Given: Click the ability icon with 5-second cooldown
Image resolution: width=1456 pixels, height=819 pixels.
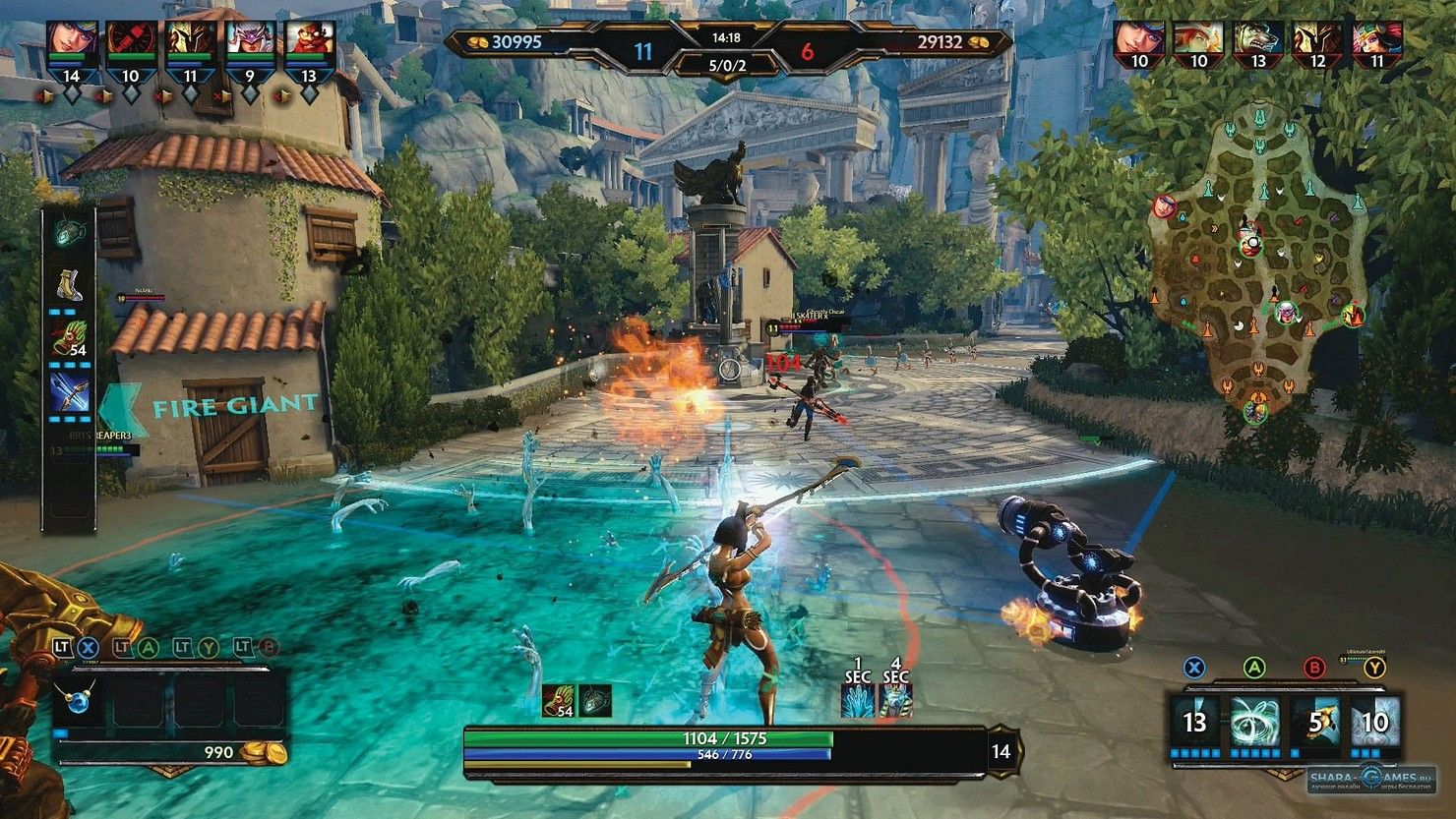Looking at the screenshot, I should coord(1315,723).
